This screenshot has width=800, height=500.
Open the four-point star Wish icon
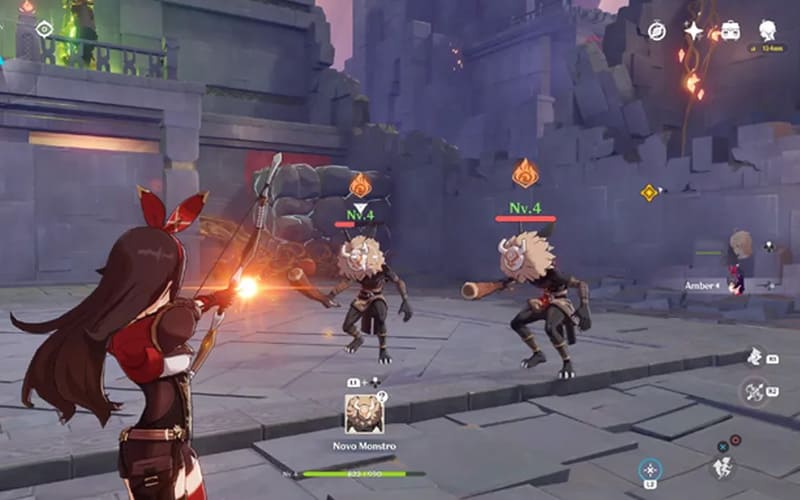pyautogui.click(x=693, y=31)
